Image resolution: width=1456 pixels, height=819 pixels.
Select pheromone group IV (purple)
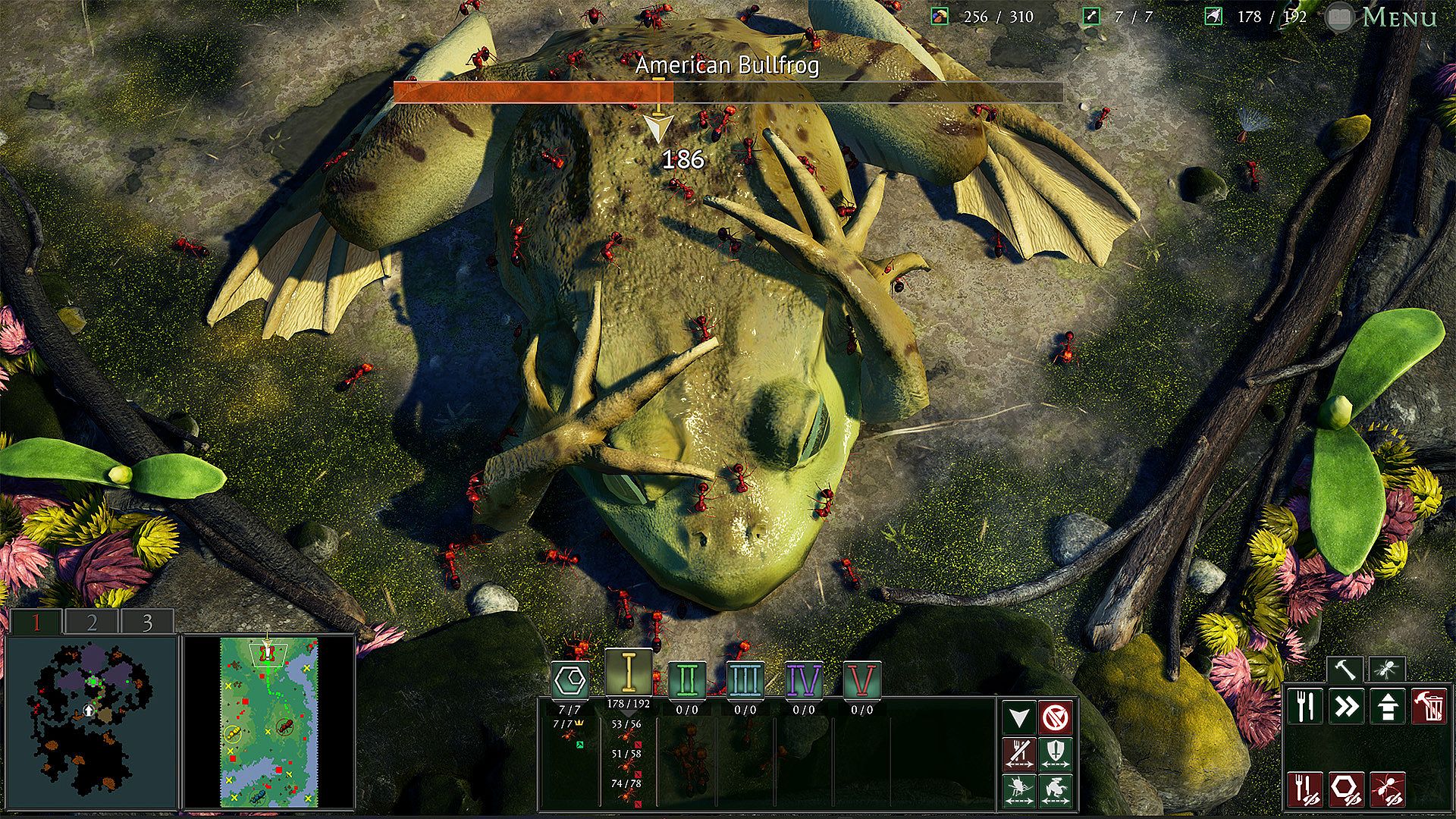(x=803, y=679)
